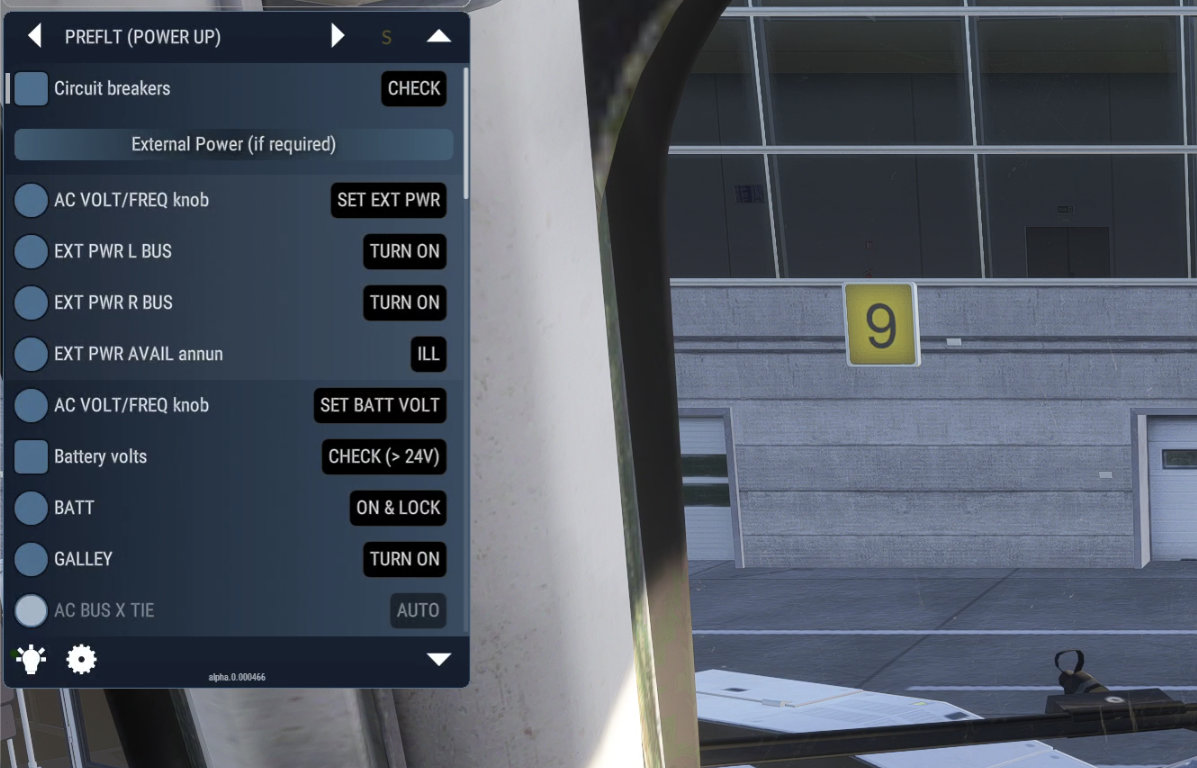This screenshot has height=768, width=1197.
Task: Mark the EXT PWR L BUS item
Action: [32, 251]
